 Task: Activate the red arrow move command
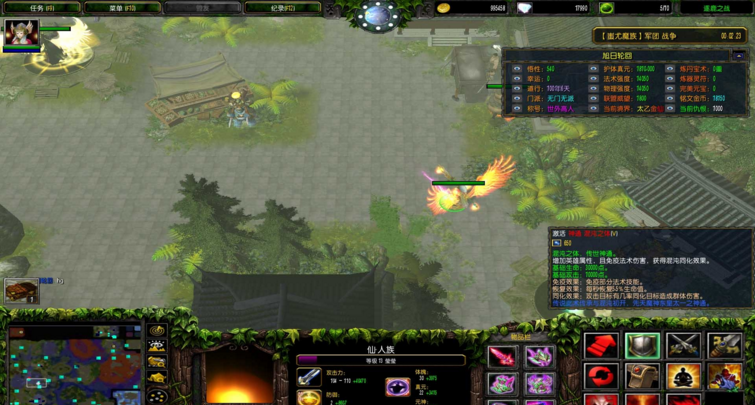pos(602,346)
